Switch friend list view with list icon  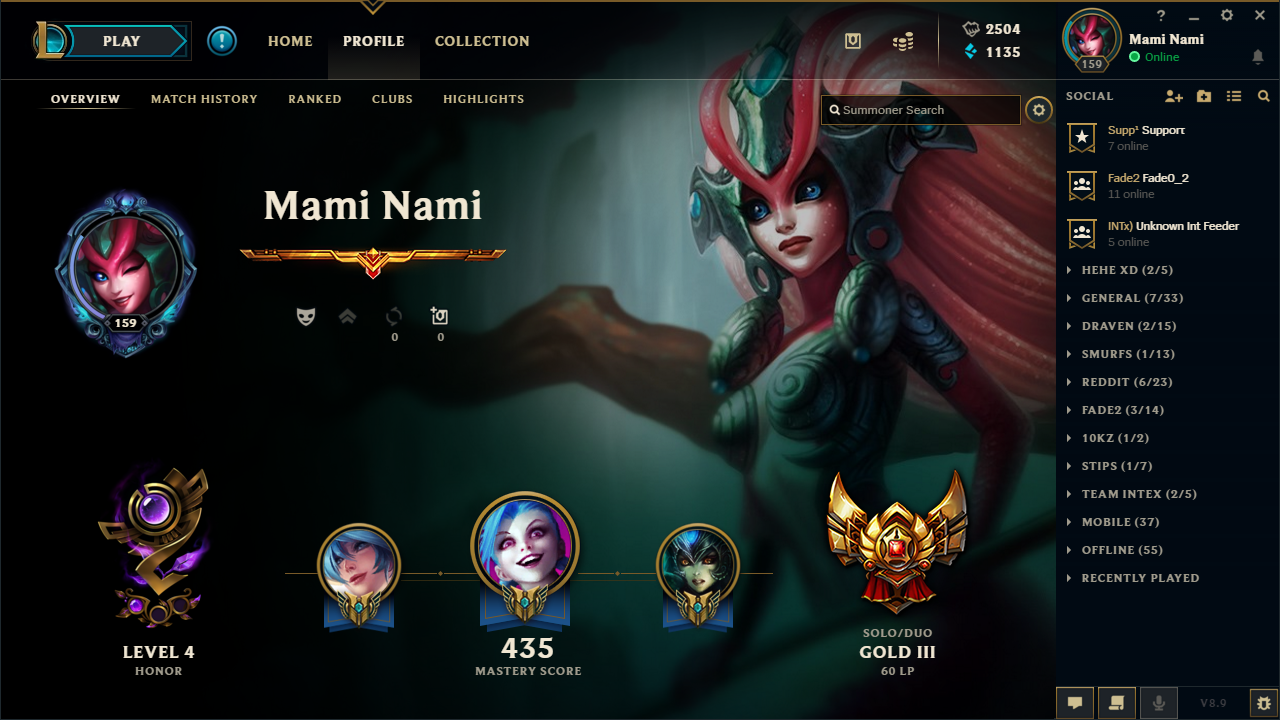1233,95
